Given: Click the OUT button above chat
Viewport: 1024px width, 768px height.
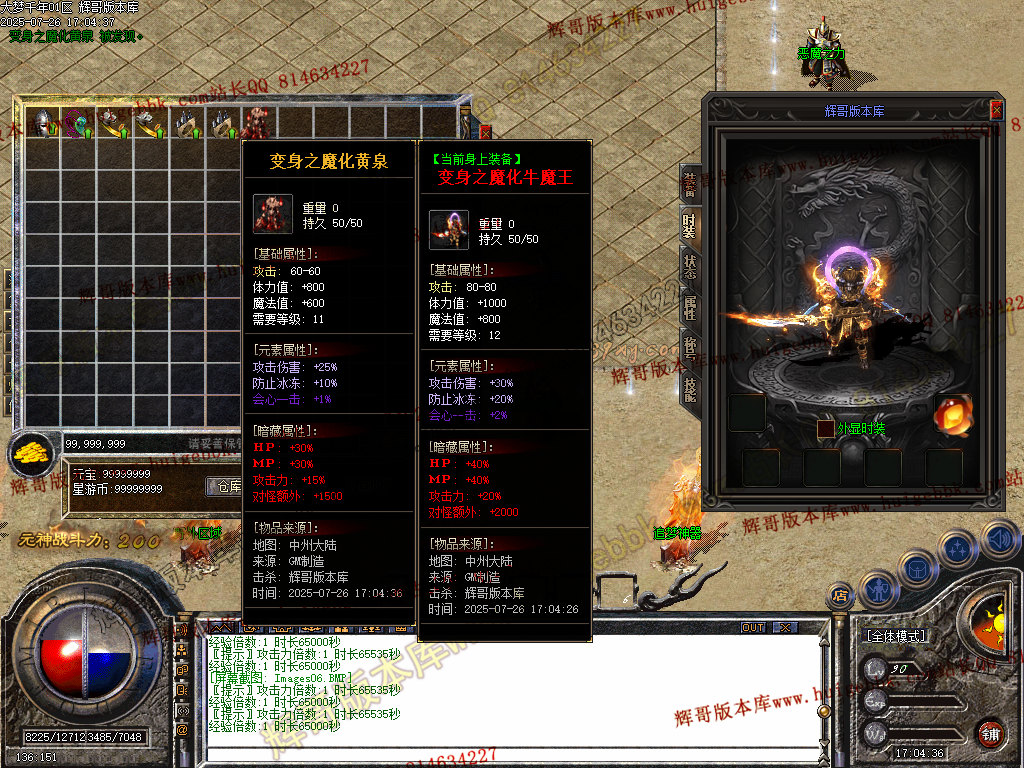Looking at the screenshot, I should coord(753,627).
